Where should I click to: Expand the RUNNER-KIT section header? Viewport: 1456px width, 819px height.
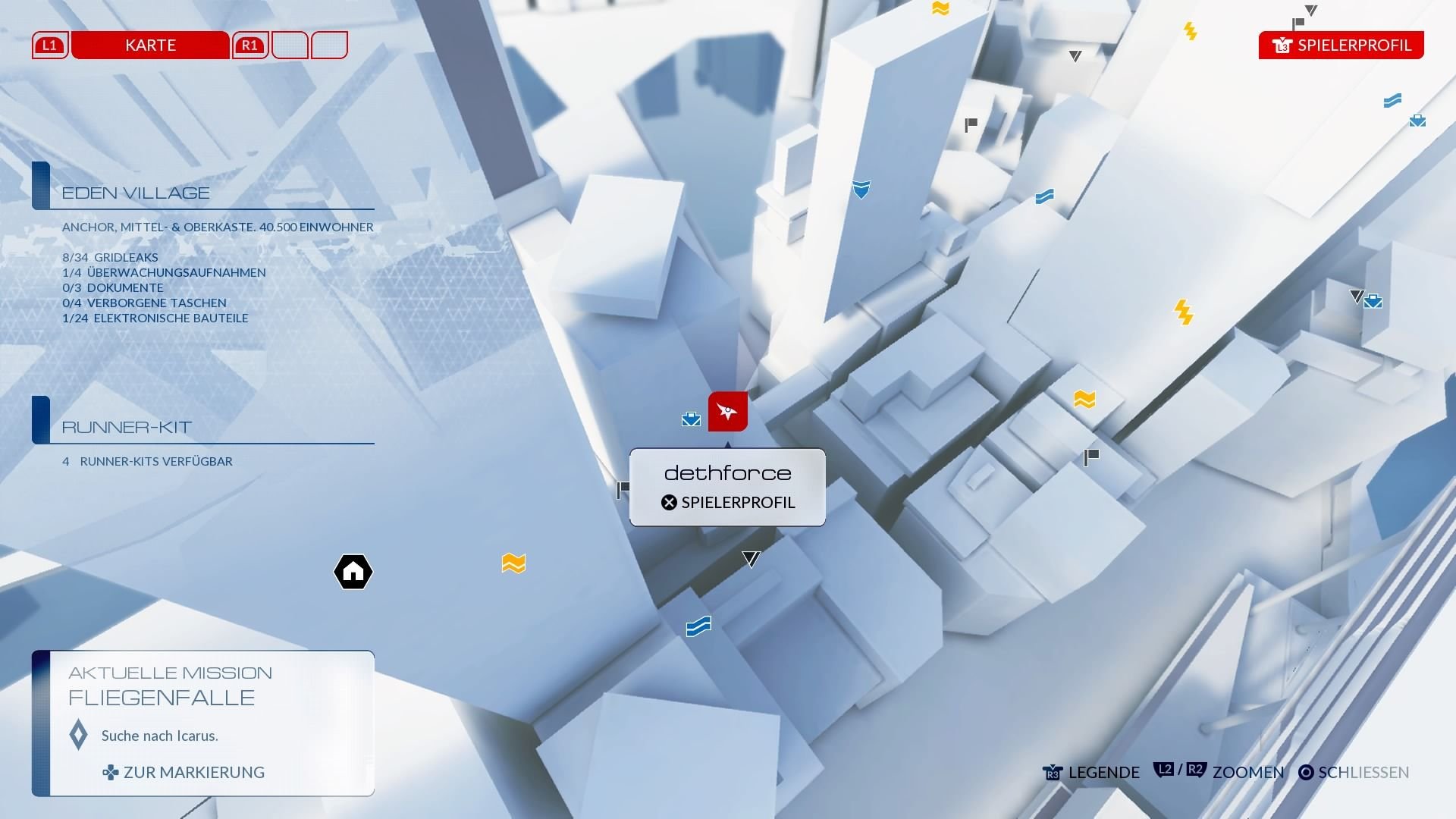(x=124, y=427)
